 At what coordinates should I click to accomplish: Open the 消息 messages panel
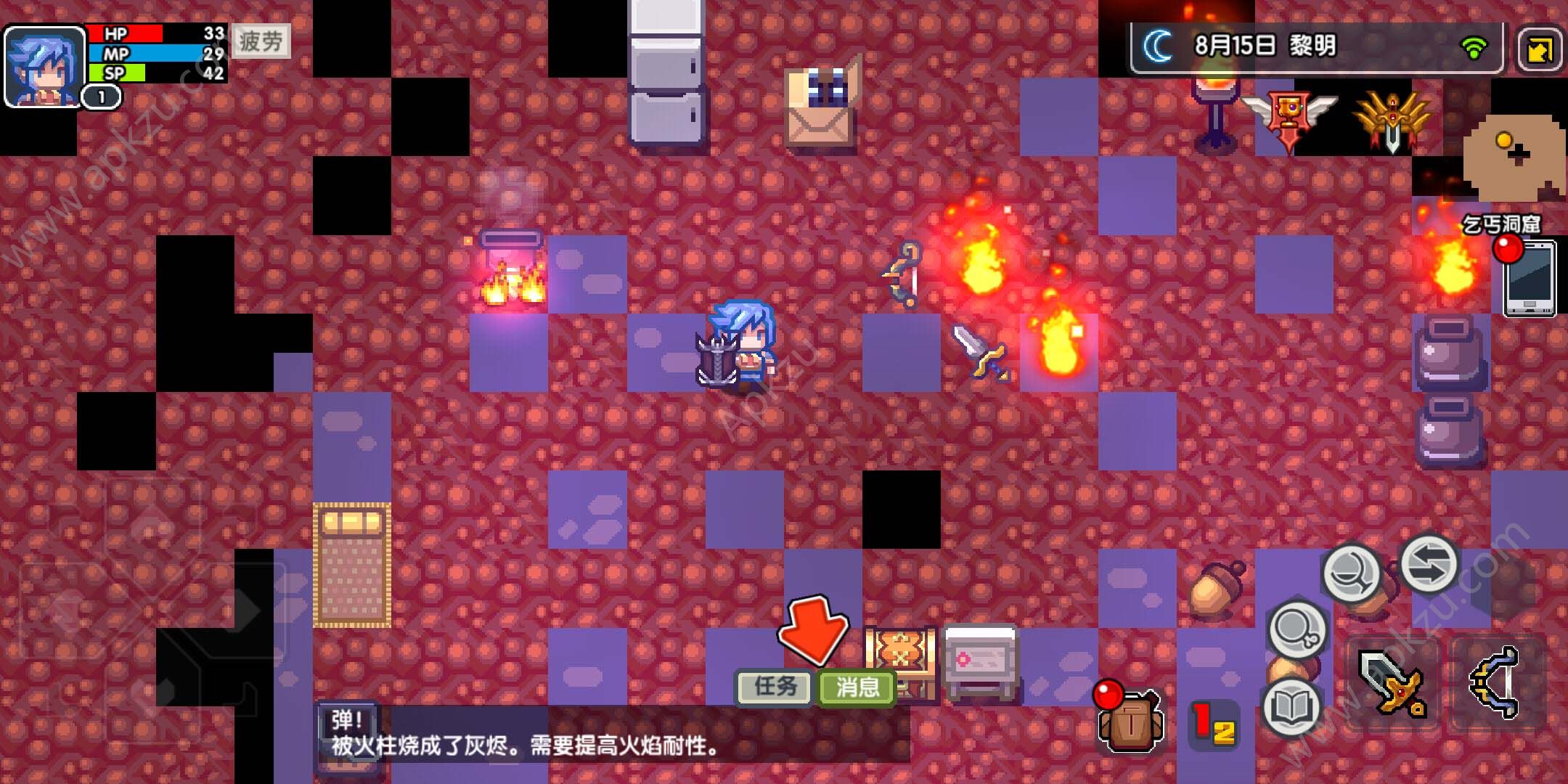pos(857,686)
